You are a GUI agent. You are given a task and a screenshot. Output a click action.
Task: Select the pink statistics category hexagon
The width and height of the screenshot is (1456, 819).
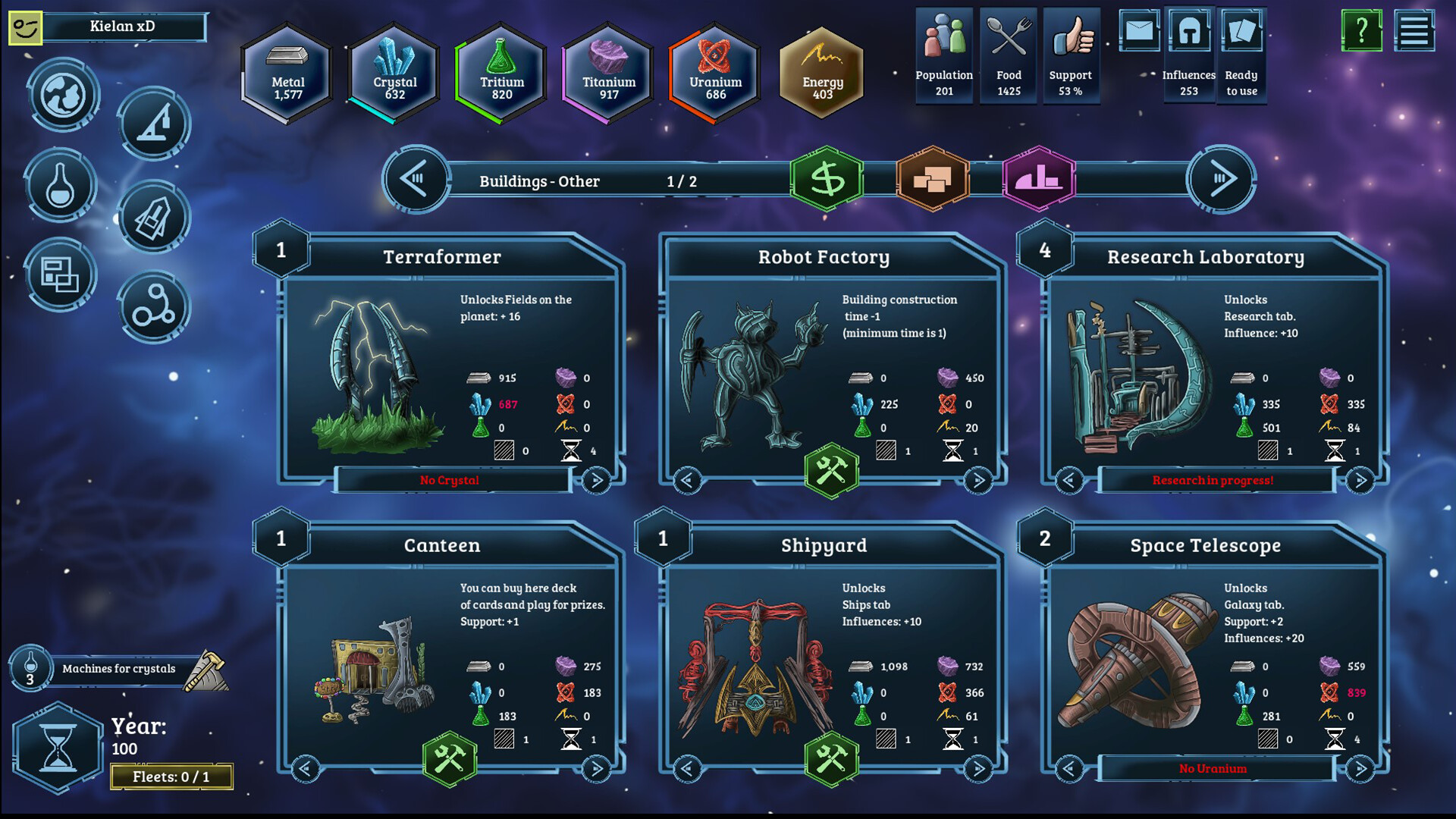click(1040, 181)
